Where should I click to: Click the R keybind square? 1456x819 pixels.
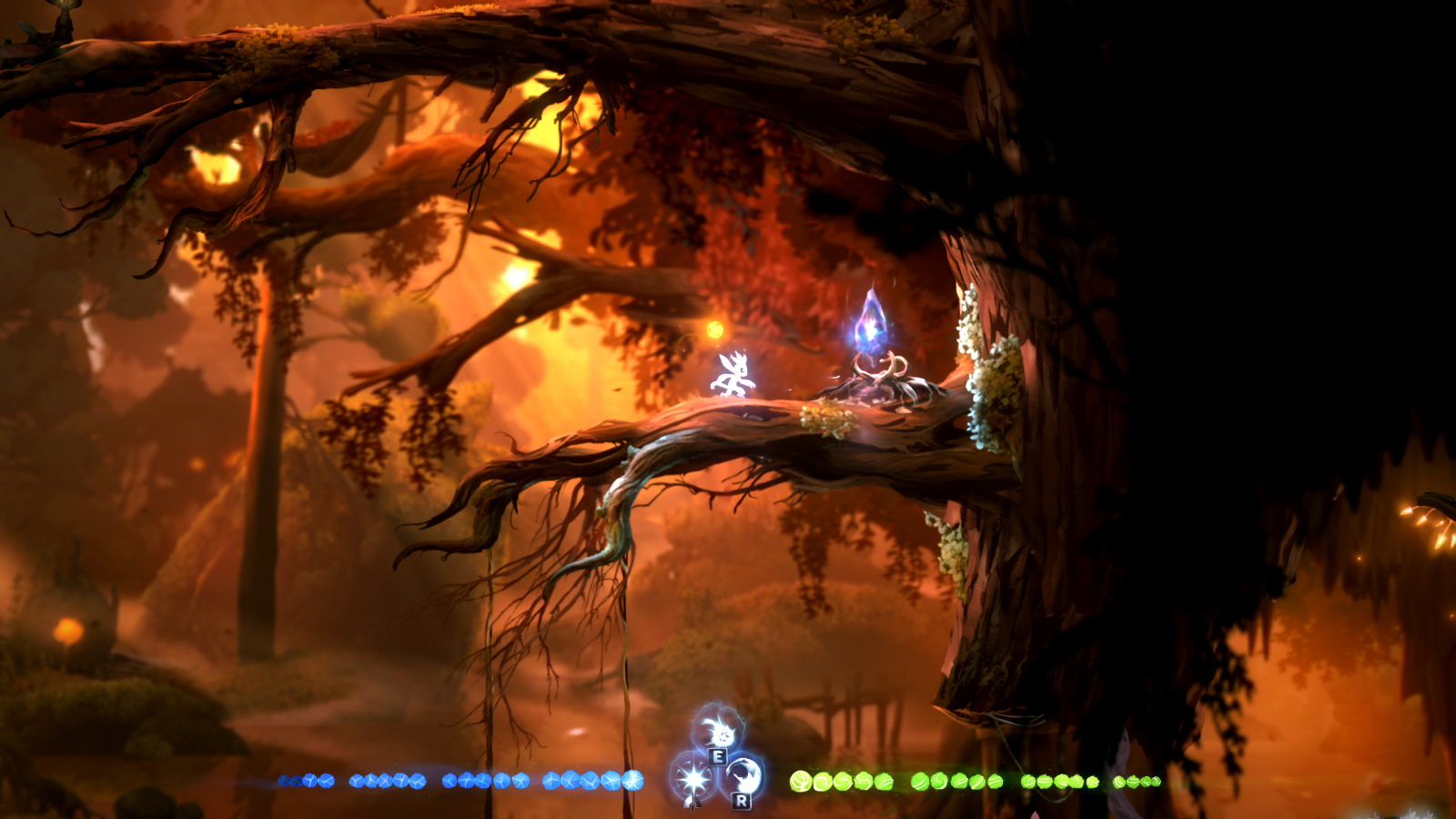pos(742,803)
